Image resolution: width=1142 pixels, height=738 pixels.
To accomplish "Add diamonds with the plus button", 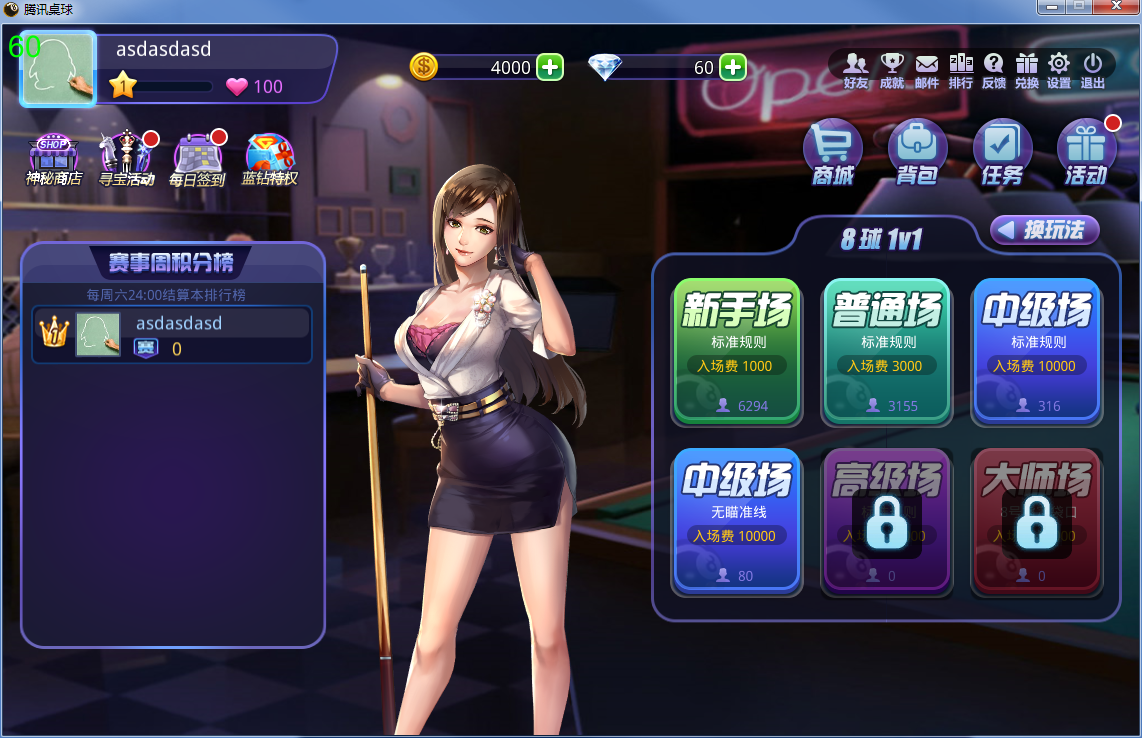I will (733, 67).
